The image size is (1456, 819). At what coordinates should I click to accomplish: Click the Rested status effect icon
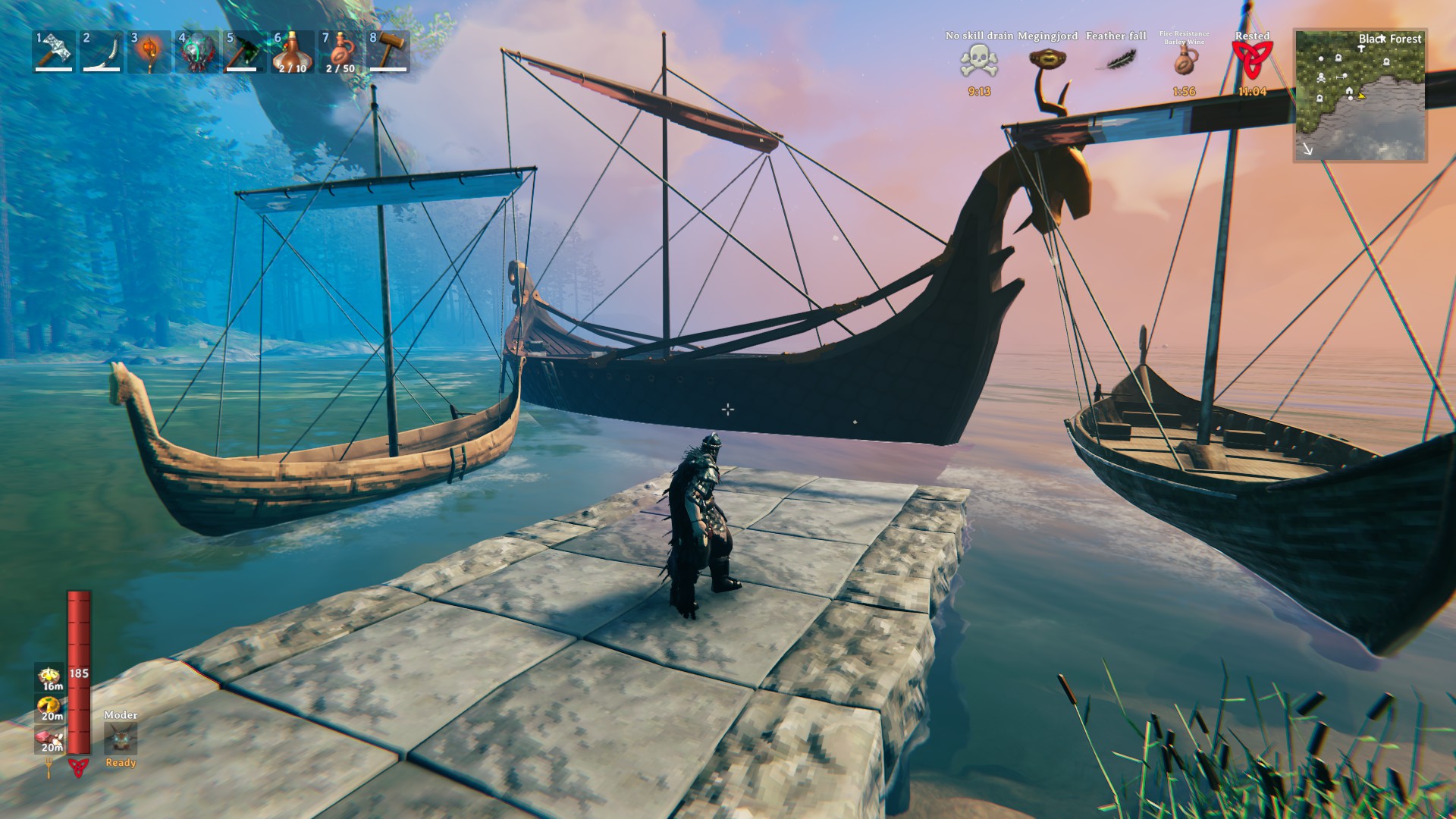(1252, 61)
